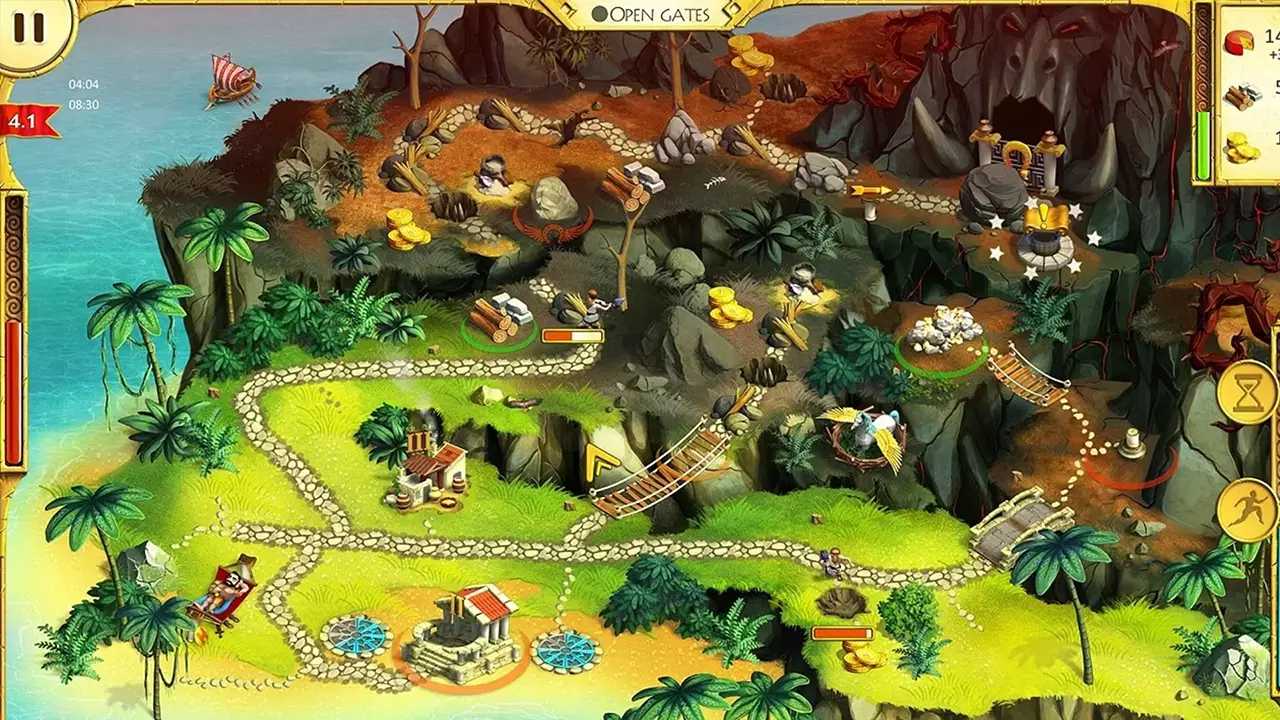Click the blue compass rose beside the fountain
Image resolution: width=1280 pixels, height=720 pixels.
pyautogui.click(x=355, y=637)
